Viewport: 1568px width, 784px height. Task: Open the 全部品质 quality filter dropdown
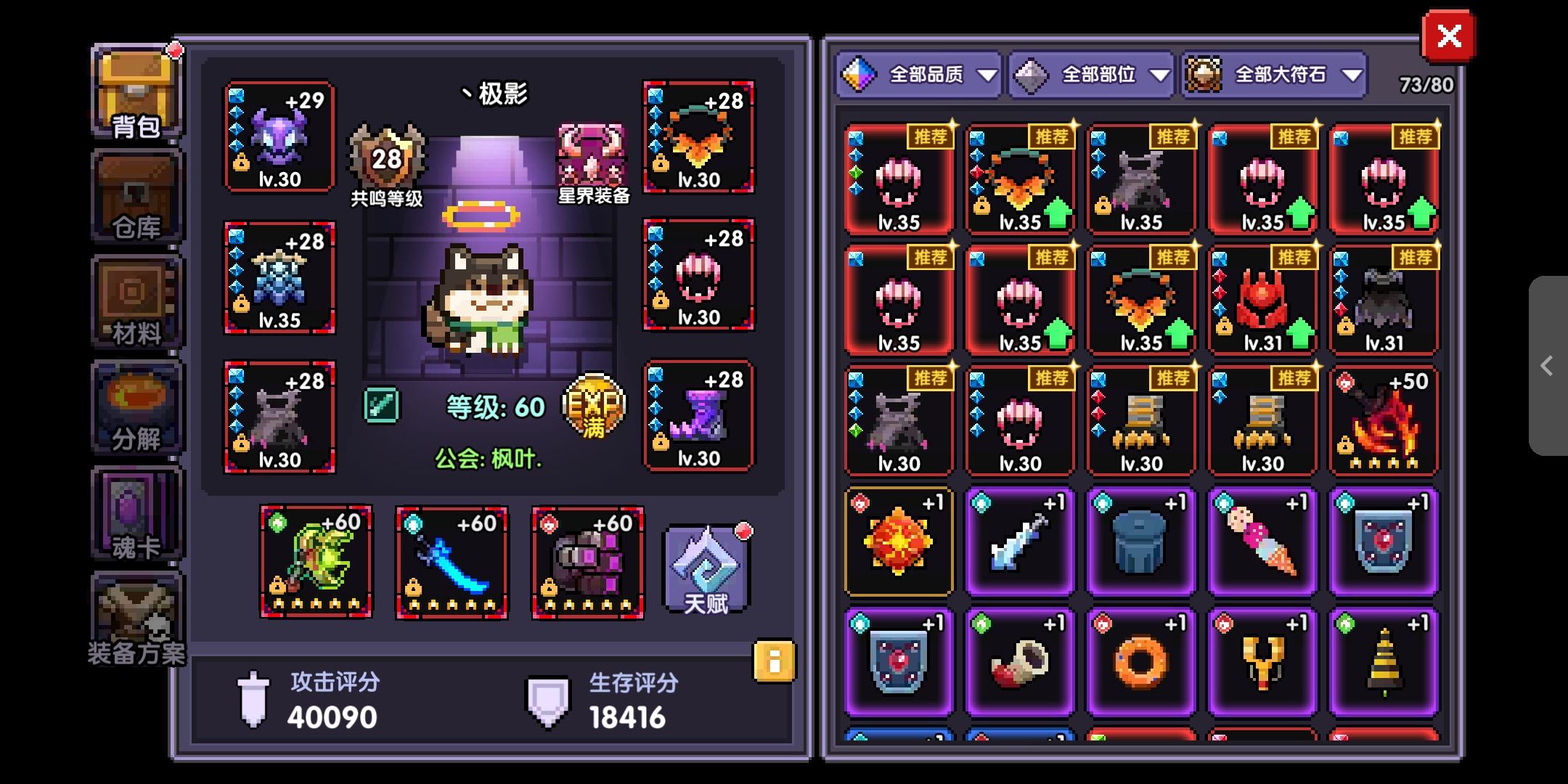click(918, 74)
